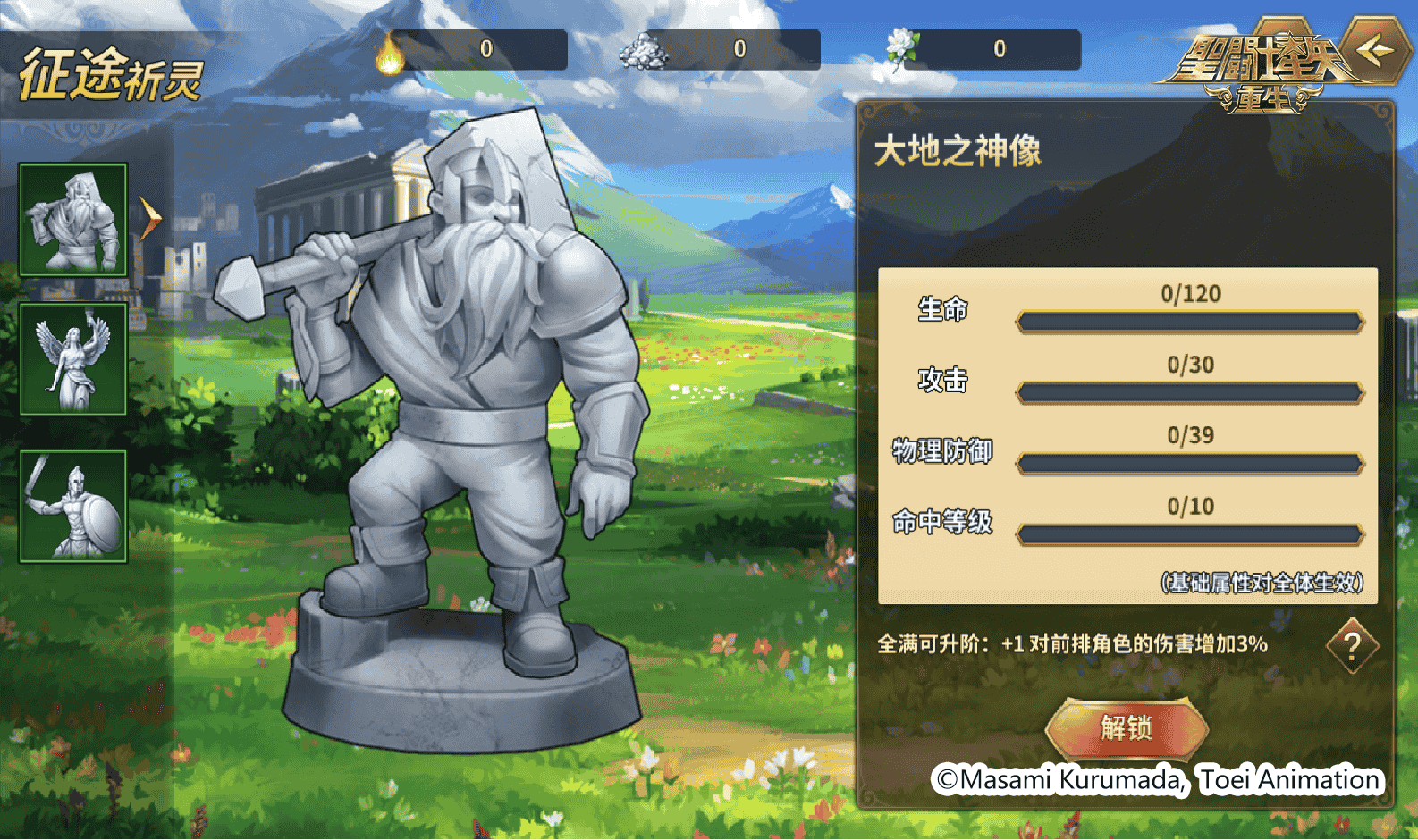Click the 生命 health progress bar
This screenshot has height=840, width=1418.
pyautogui.click(x=1189, y=320)
